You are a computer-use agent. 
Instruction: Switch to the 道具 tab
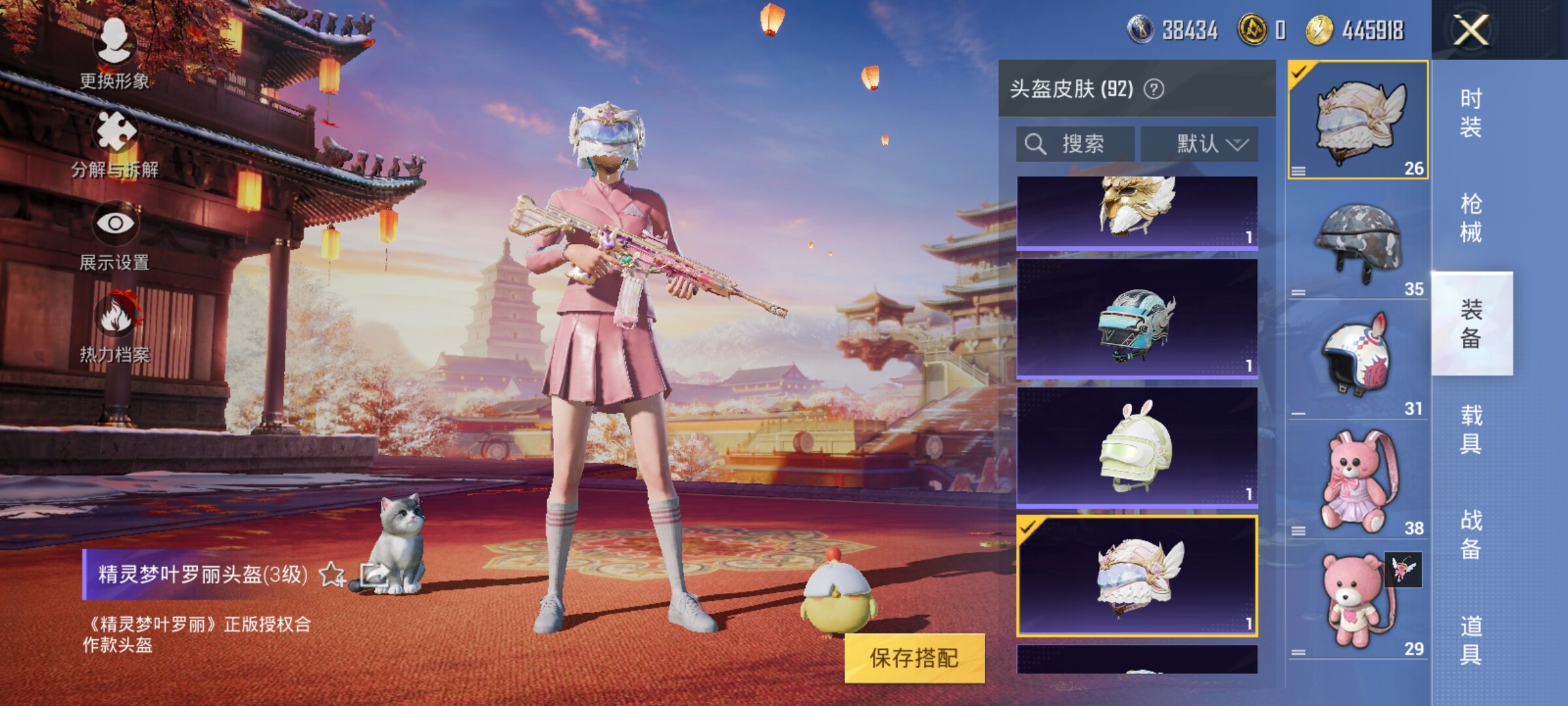1470,641
